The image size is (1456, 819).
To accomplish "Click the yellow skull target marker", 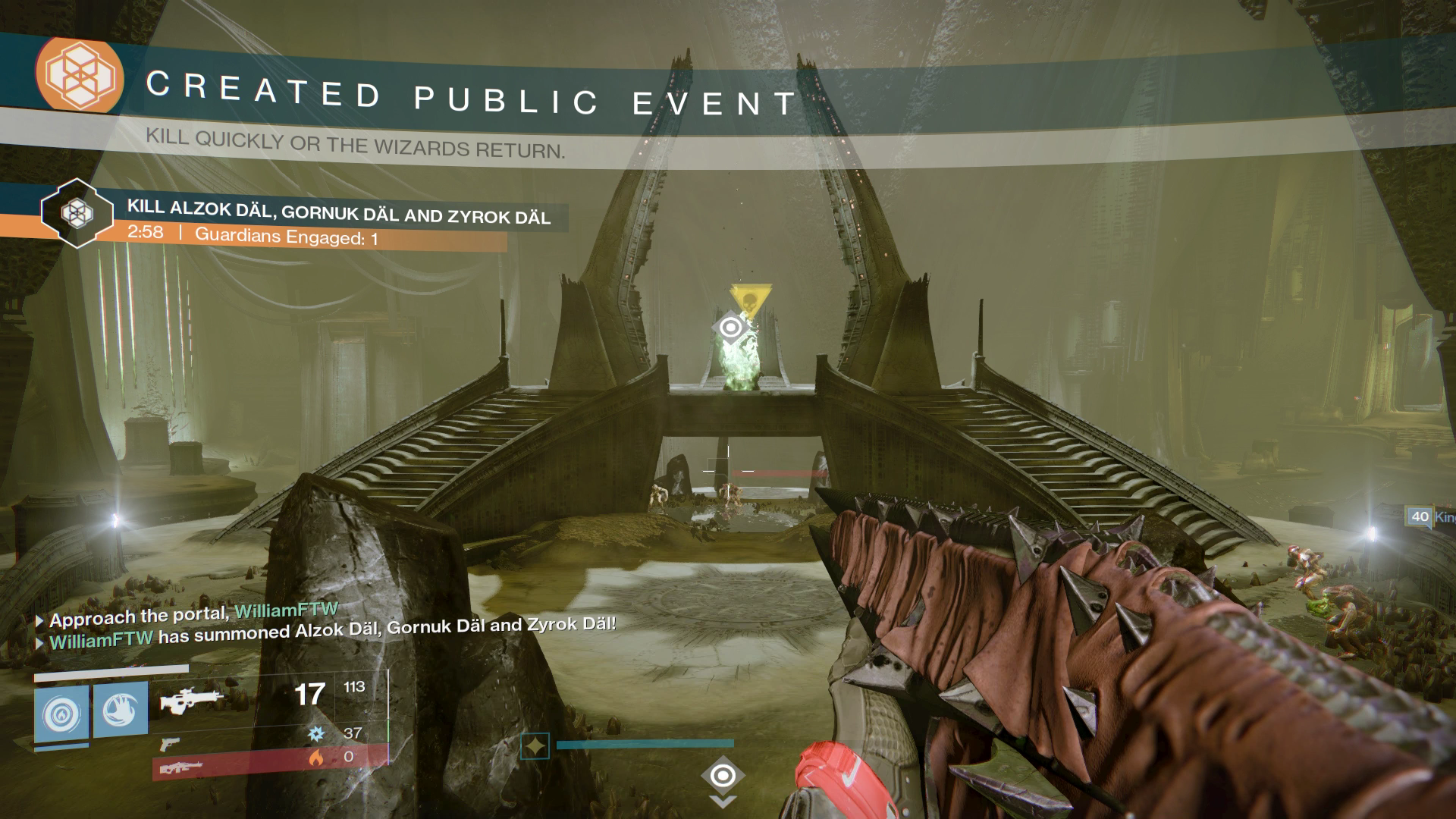I will 751,298.
